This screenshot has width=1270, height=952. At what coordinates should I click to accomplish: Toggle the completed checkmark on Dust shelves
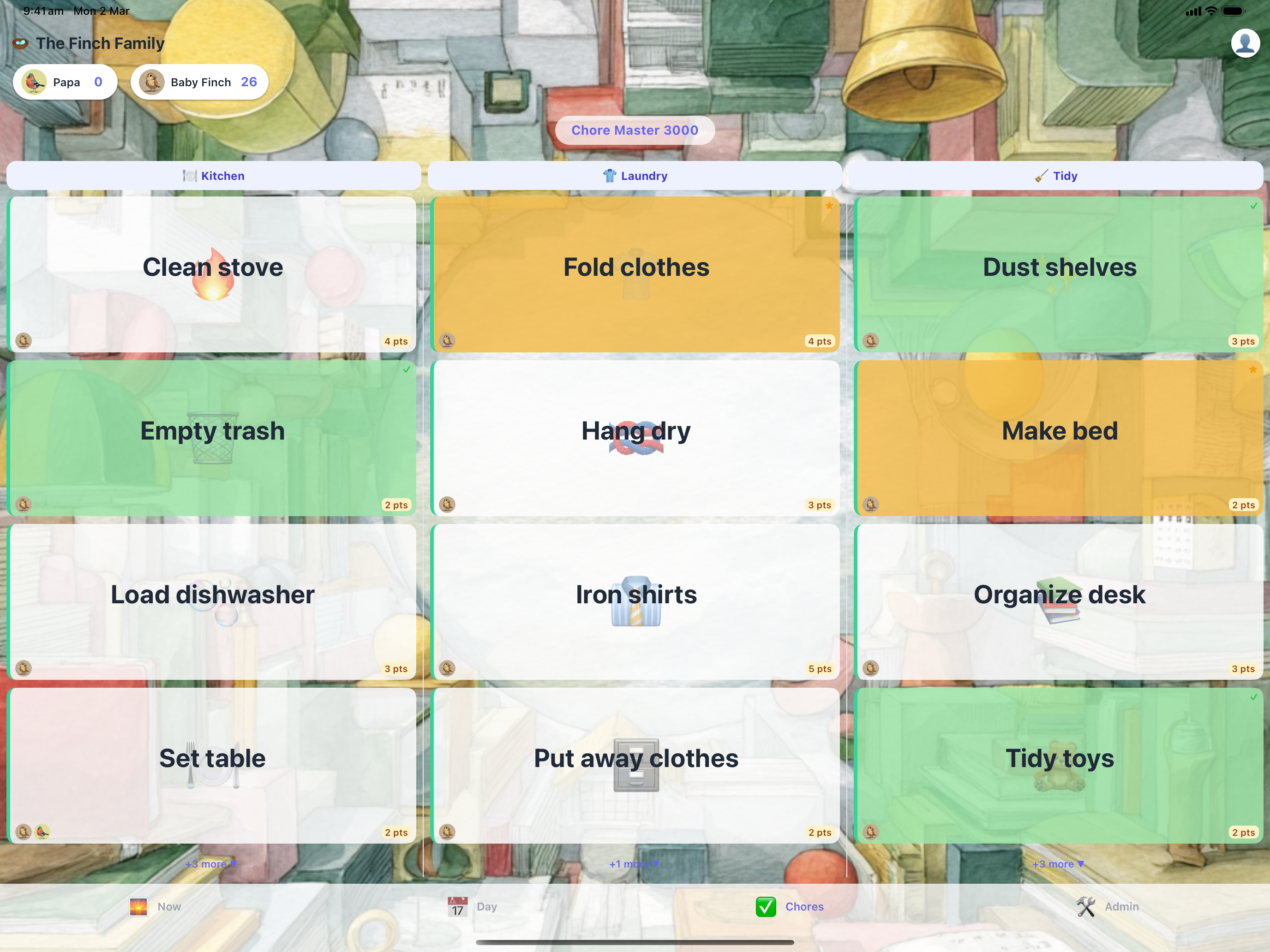[x=1252, y=206]
